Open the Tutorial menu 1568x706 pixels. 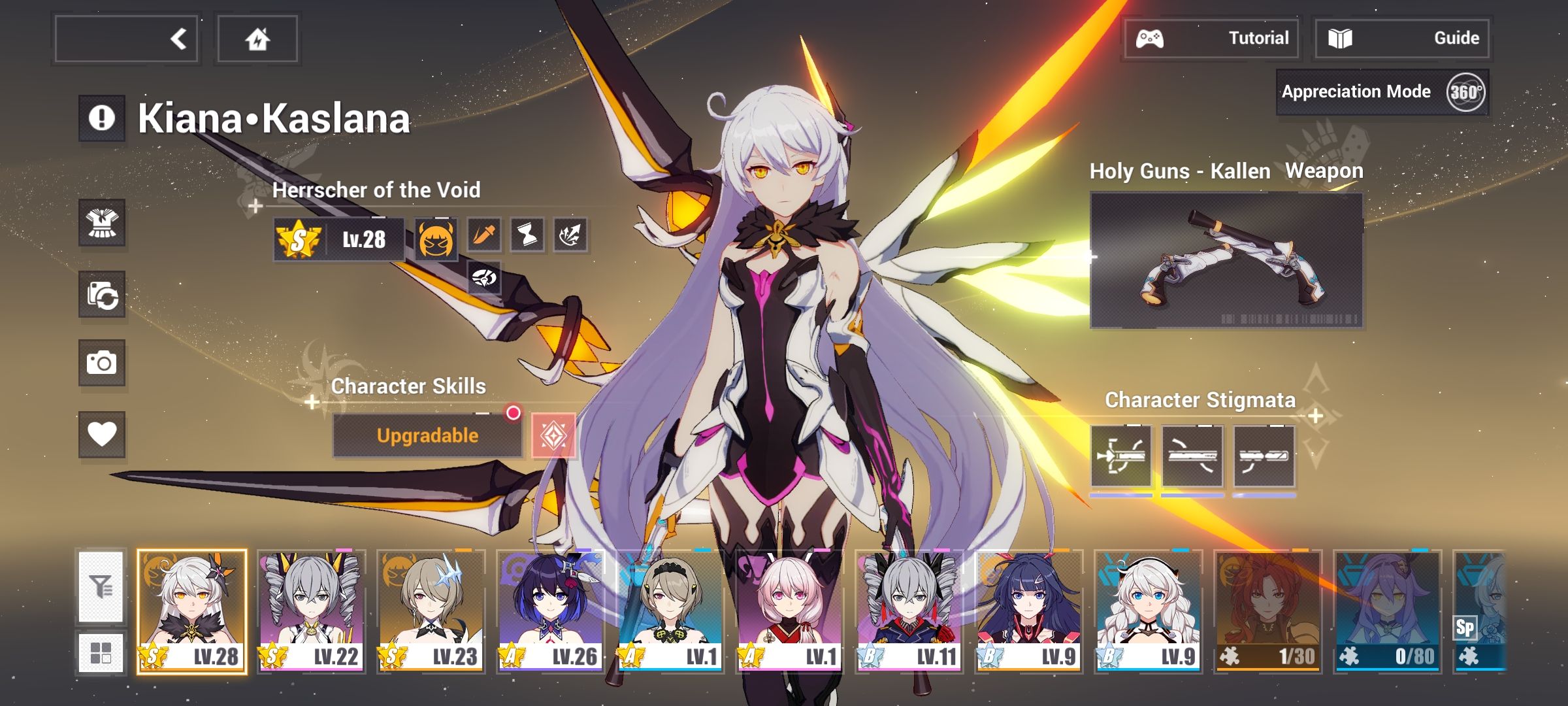coord(1212,38)
